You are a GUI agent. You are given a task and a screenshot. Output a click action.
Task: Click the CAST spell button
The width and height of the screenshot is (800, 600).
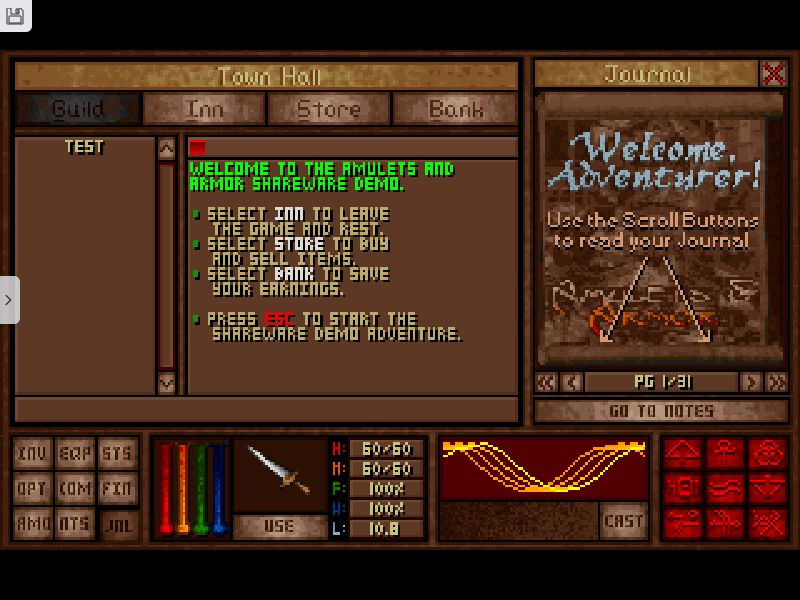623,521
